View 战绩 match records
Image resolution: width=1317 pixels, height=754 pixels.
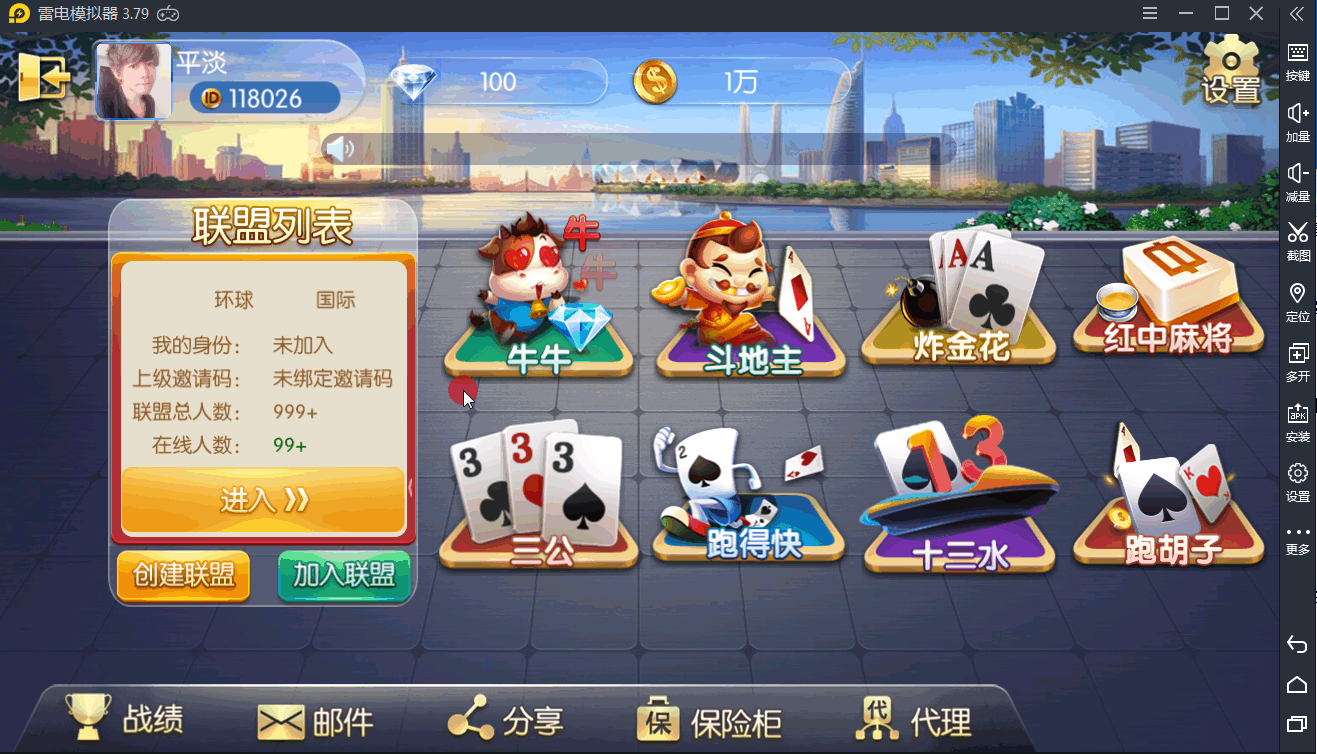coord(126,719)
